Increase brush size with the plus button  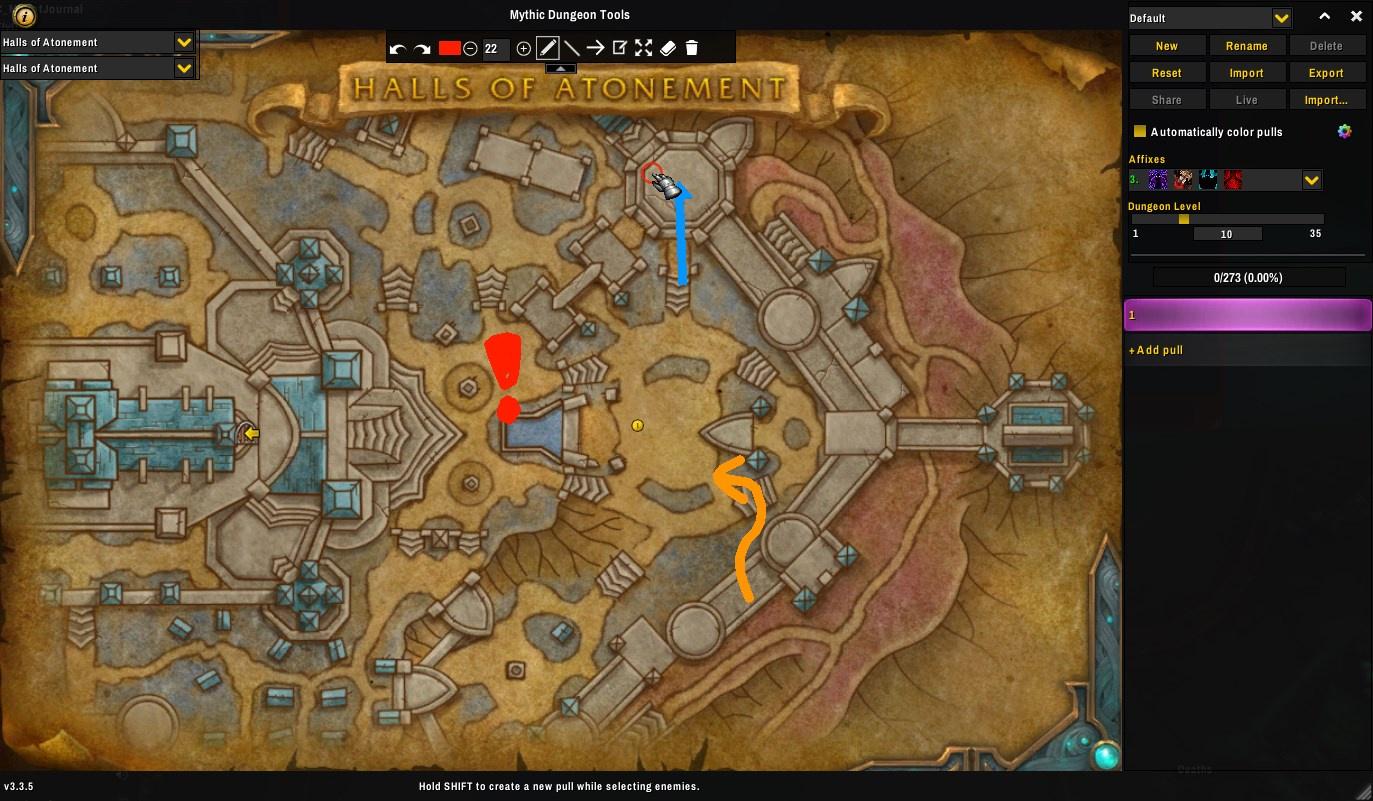click(x=523, y=48)
